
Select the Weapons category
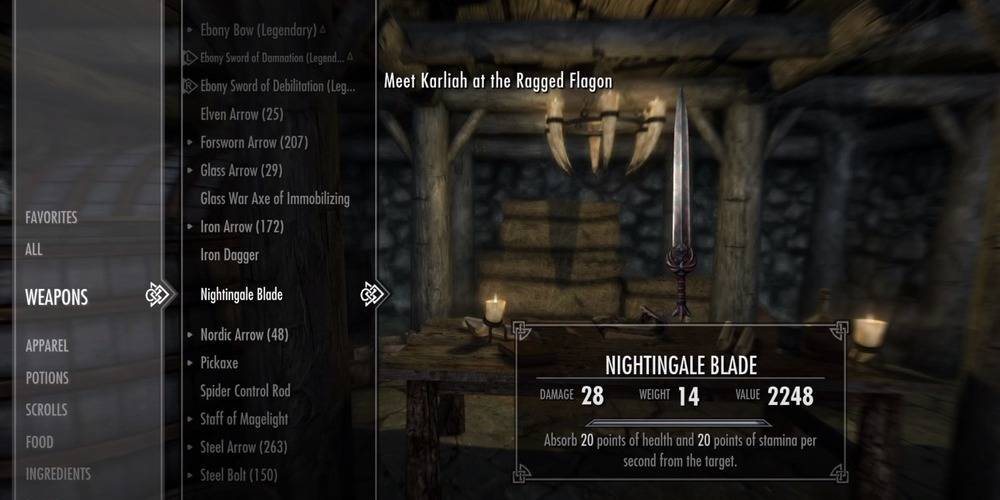point(57,297)
